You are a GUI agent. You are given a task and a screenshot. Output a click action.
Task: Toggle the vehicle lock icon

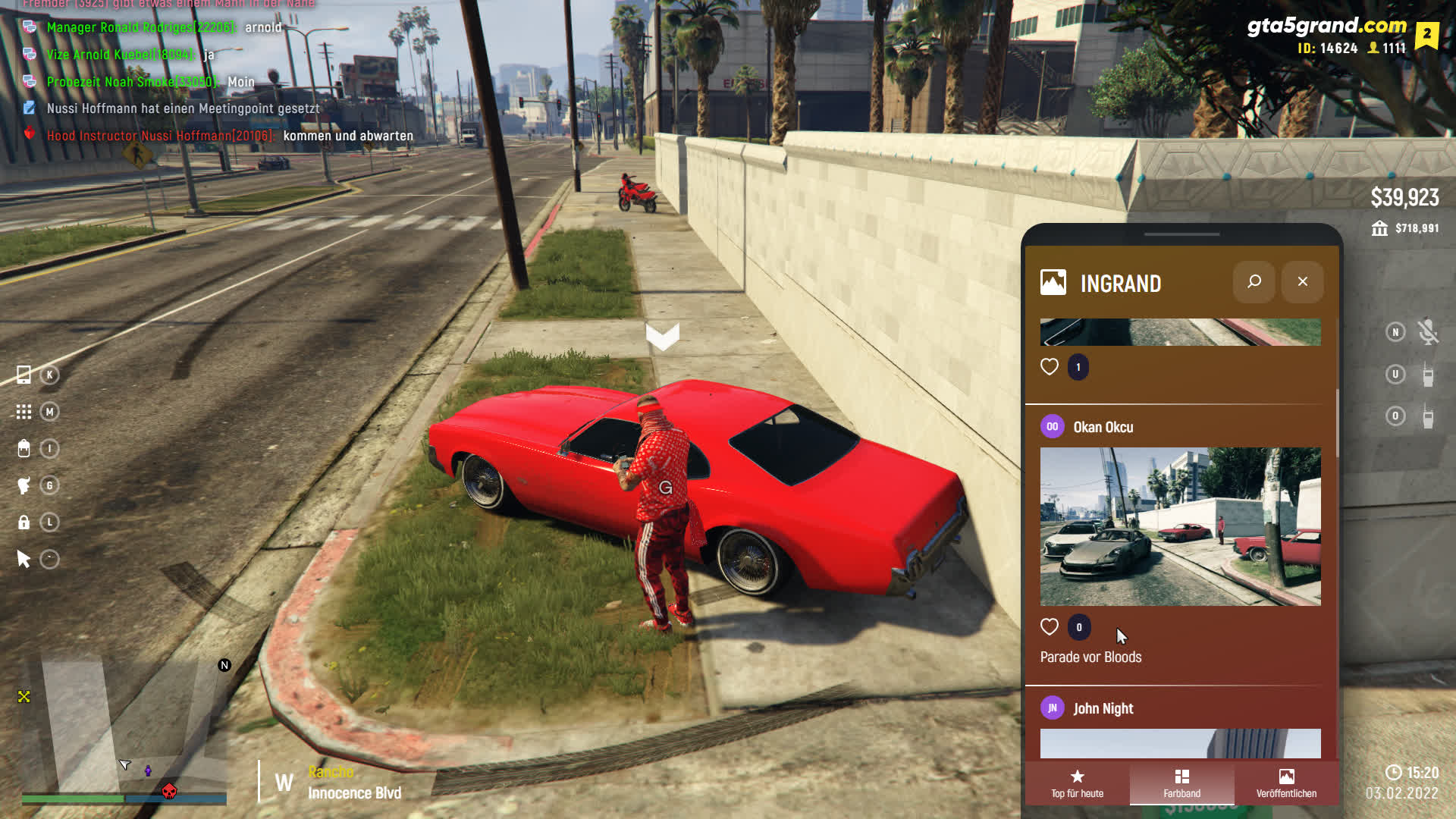coord(24,522)
